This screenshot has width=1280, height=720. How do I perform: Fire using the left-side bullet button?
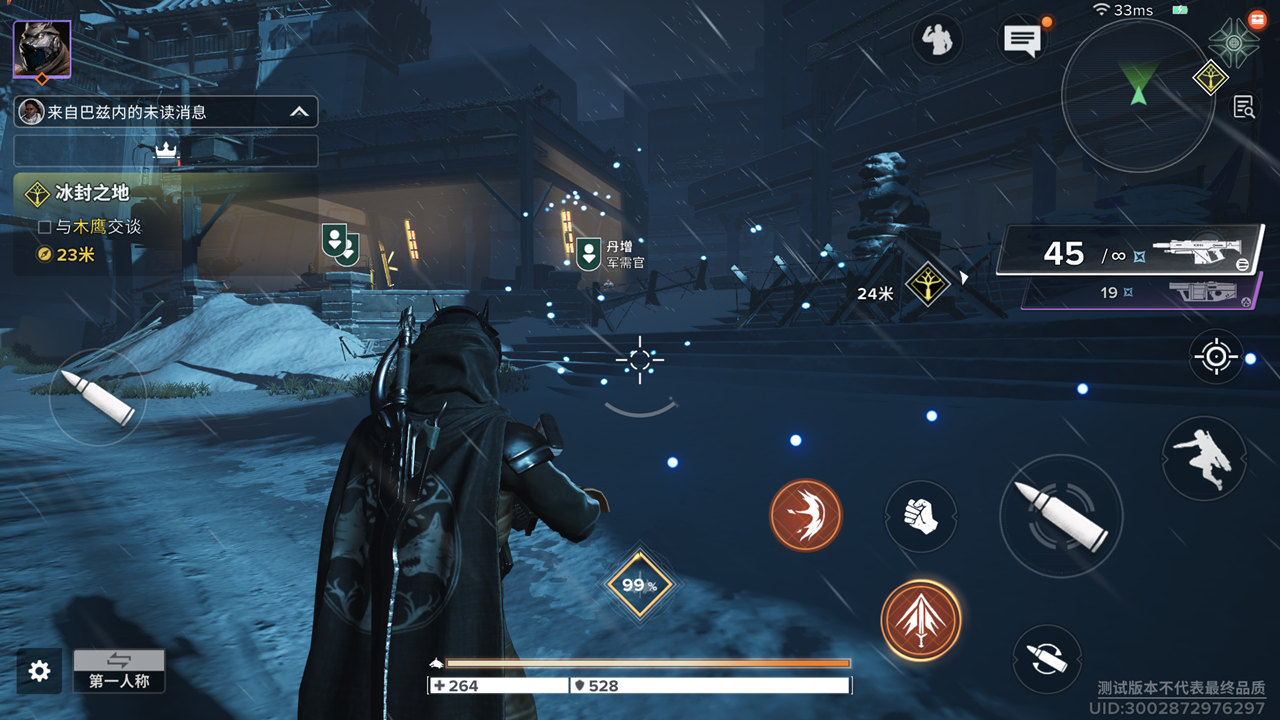point(97,396)
